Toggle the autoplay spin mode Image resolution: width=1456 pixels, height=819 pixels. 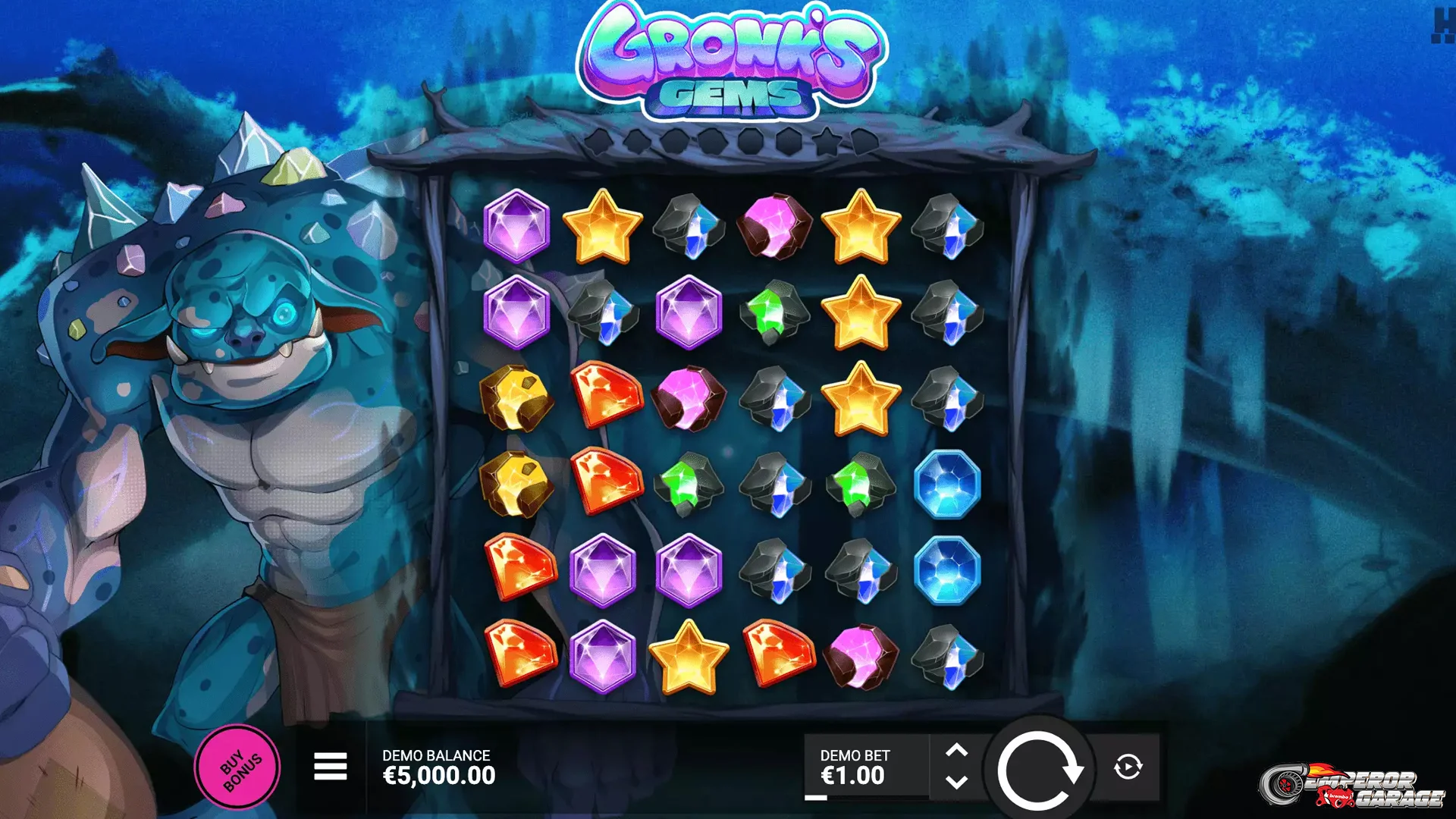click(1129, 766)
